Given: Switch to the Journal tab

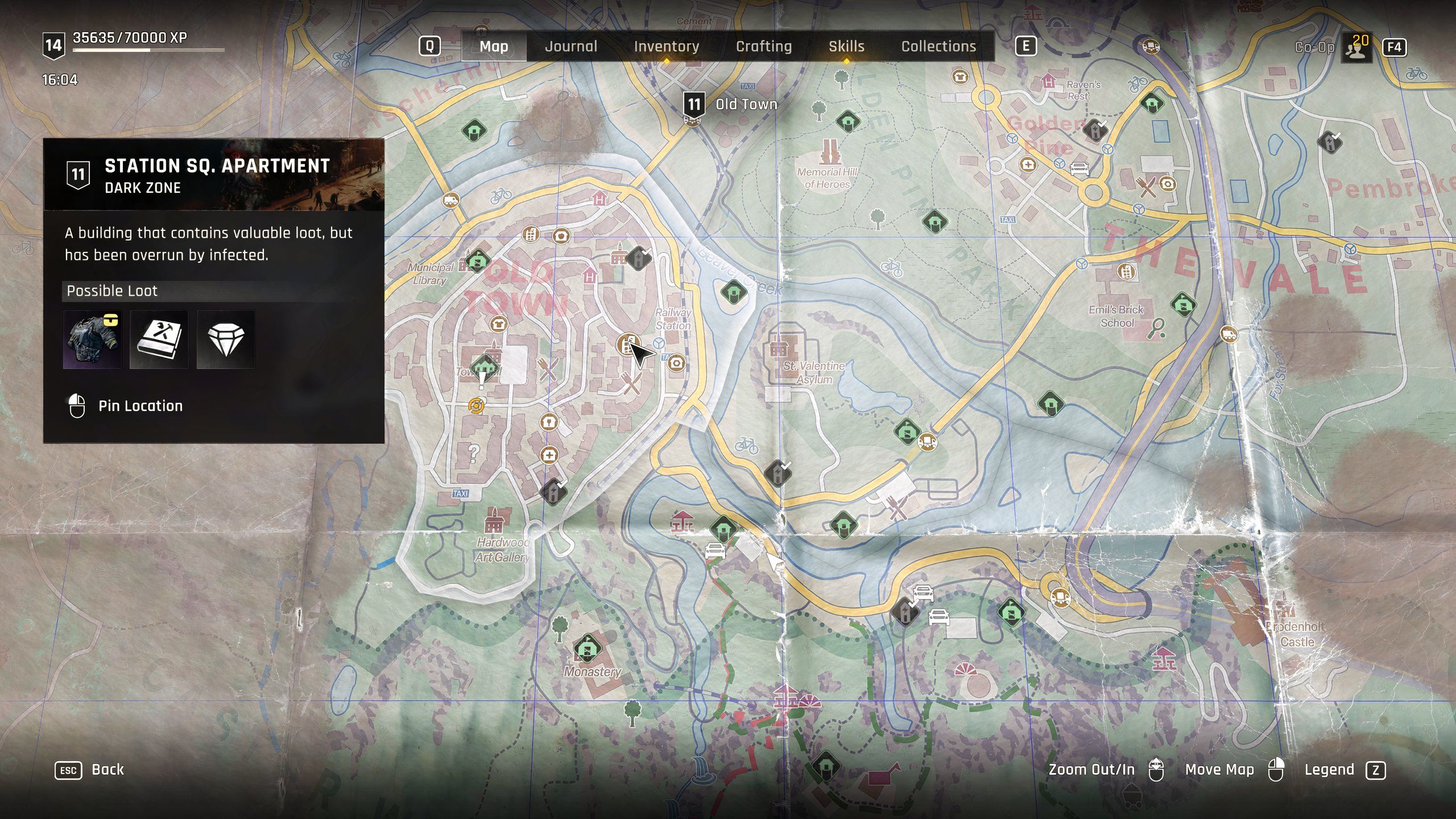Looking at the screenshot, I should (571, 47).
